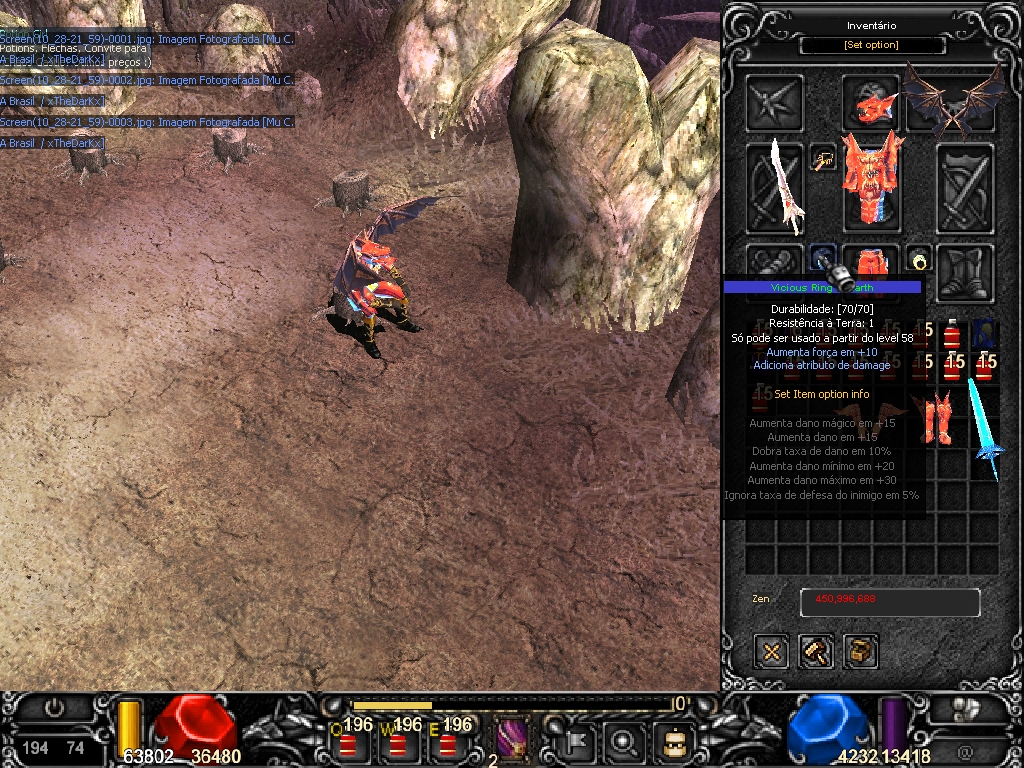Image resolution: width=1024 pixels, height=768 pixels.
Task: Use the Q hotkey potion slot
Action: click(348, 743)
